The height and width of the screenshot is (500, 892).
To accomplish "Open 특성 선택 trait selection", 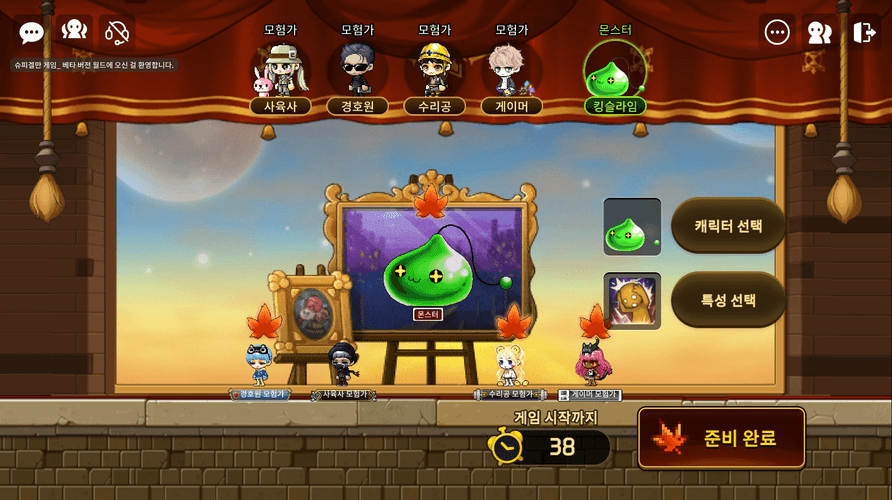I will tap(728, 299).
